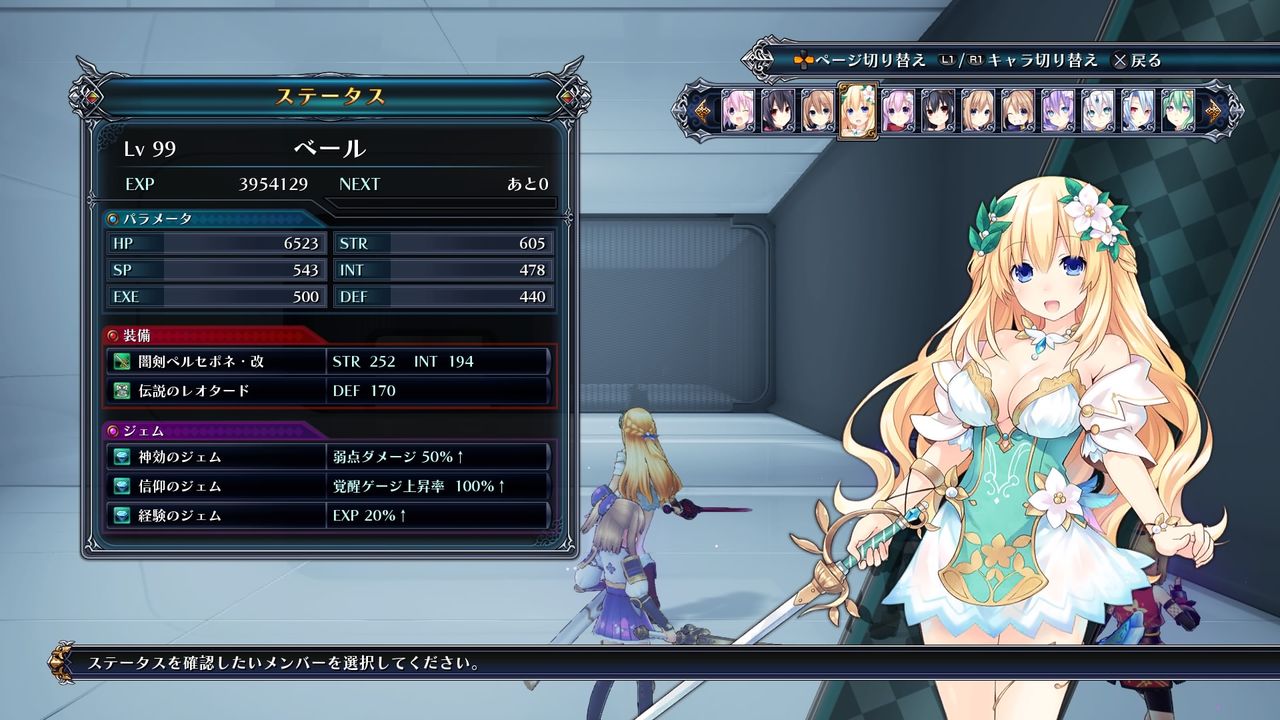
Task: Select the highlighted Vert character portrait
Action: pyautogui.click(x=858, y=110)
